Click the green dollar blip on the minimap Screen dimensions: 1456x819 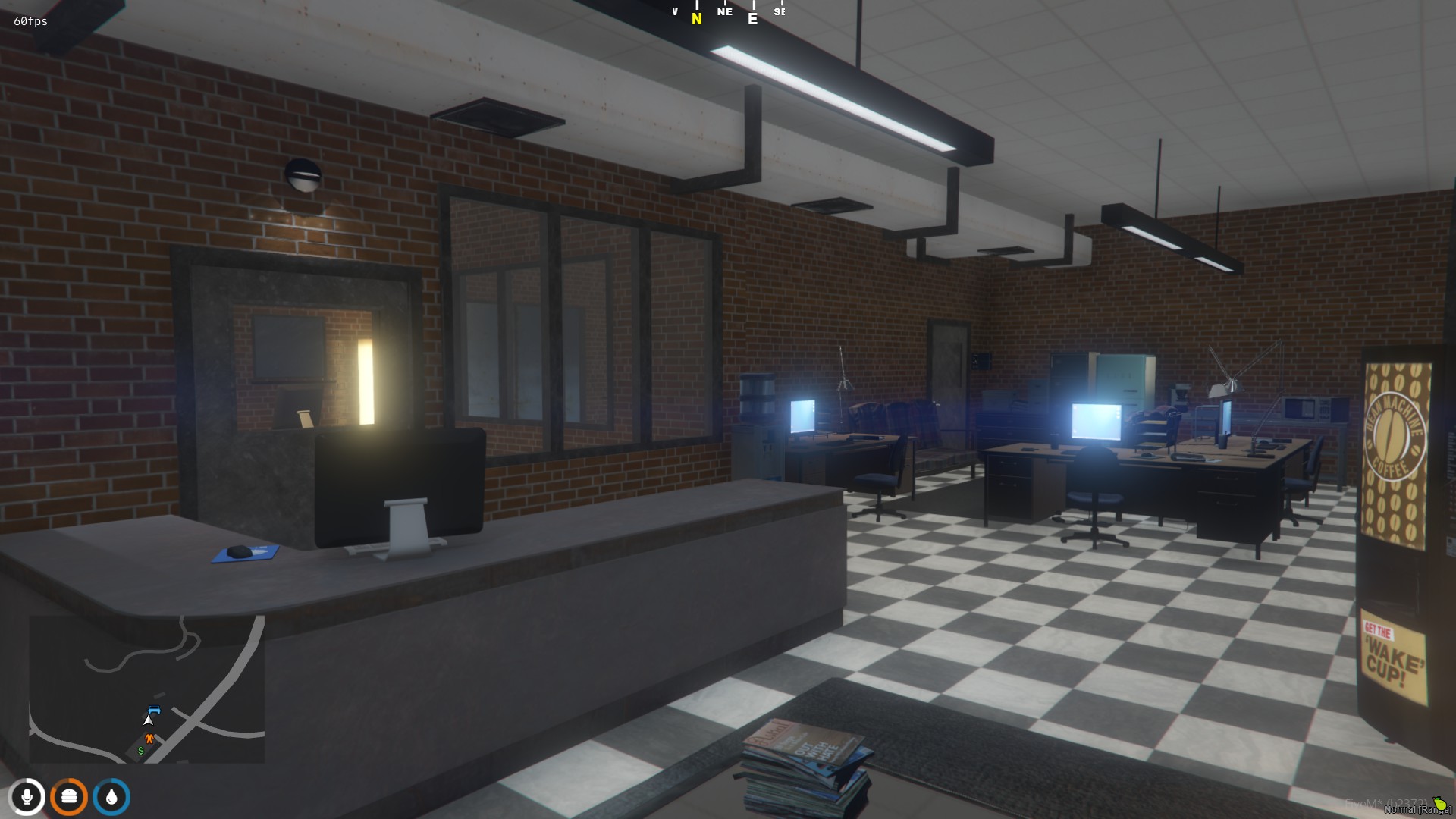141,751
